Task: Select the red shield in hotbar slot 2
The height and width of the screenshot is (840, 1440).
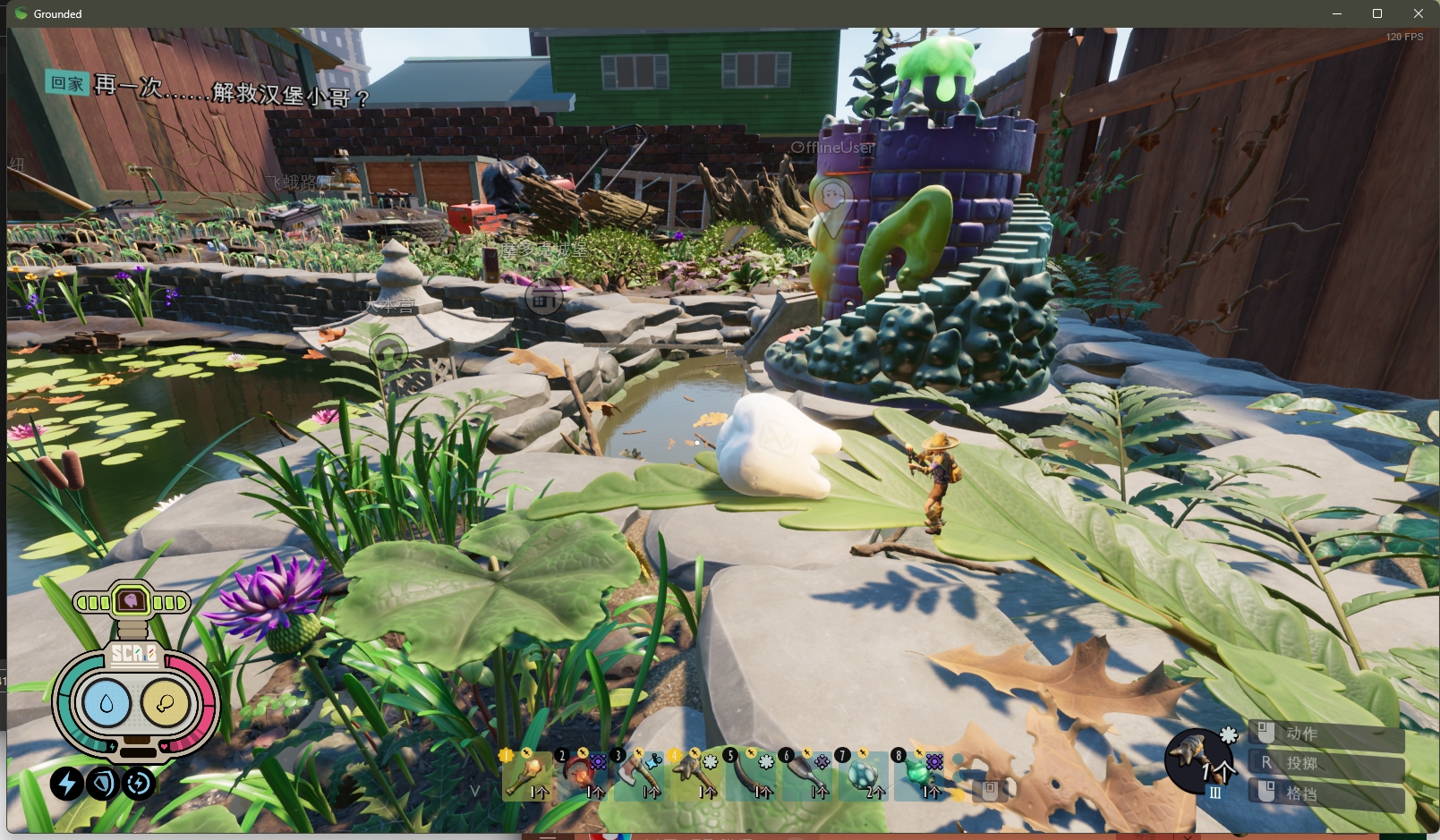Action: 583,776
